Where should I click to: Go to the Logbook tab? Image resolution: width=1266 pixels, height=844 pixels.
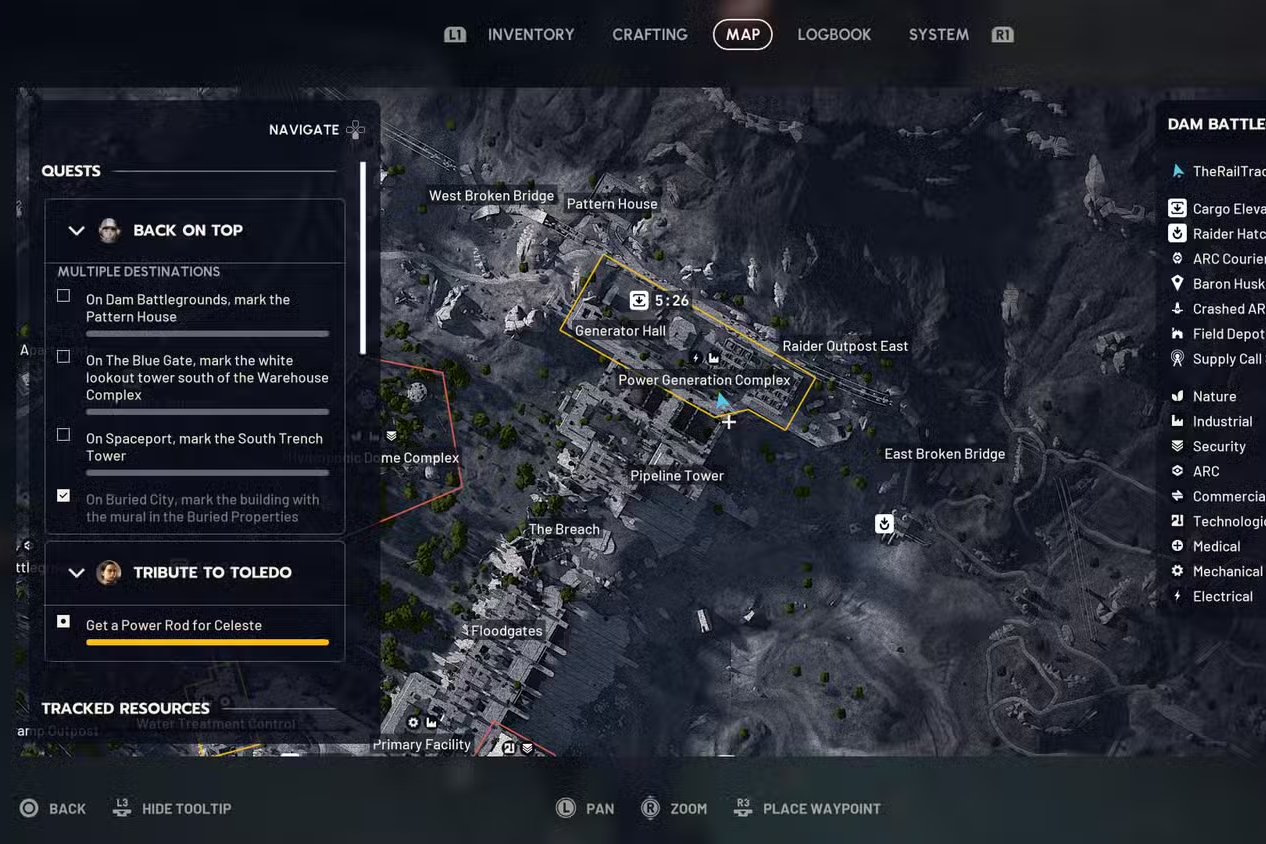click(x=834, y=34)
